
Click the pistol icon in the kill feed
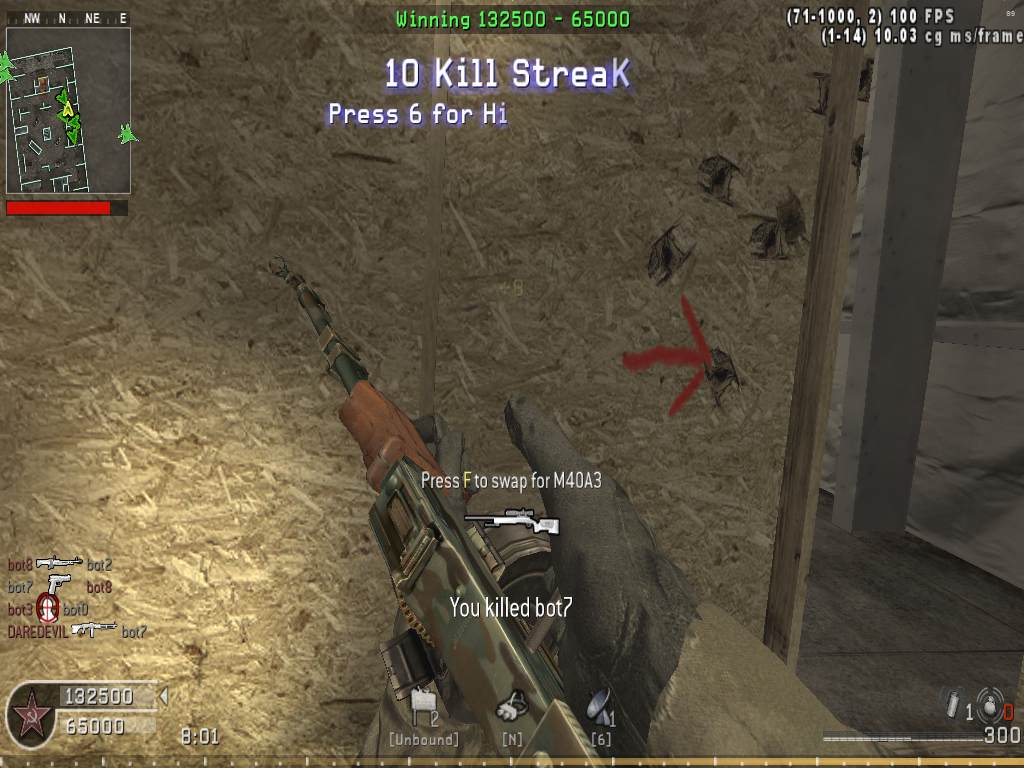59,583
